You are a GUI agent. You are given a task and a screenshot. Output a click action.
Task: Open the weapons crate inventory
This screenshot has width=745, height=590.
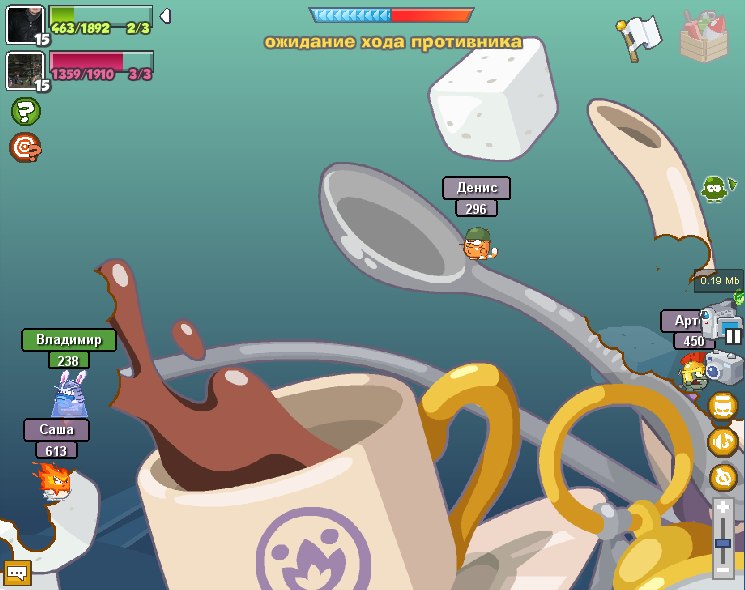[x=704, y=35]
